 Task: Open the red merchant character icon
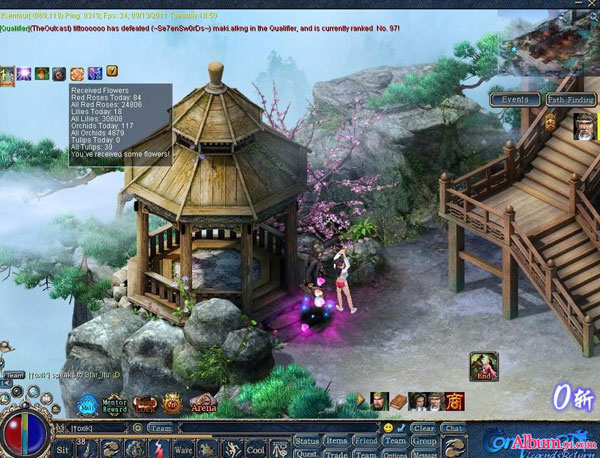454,401
